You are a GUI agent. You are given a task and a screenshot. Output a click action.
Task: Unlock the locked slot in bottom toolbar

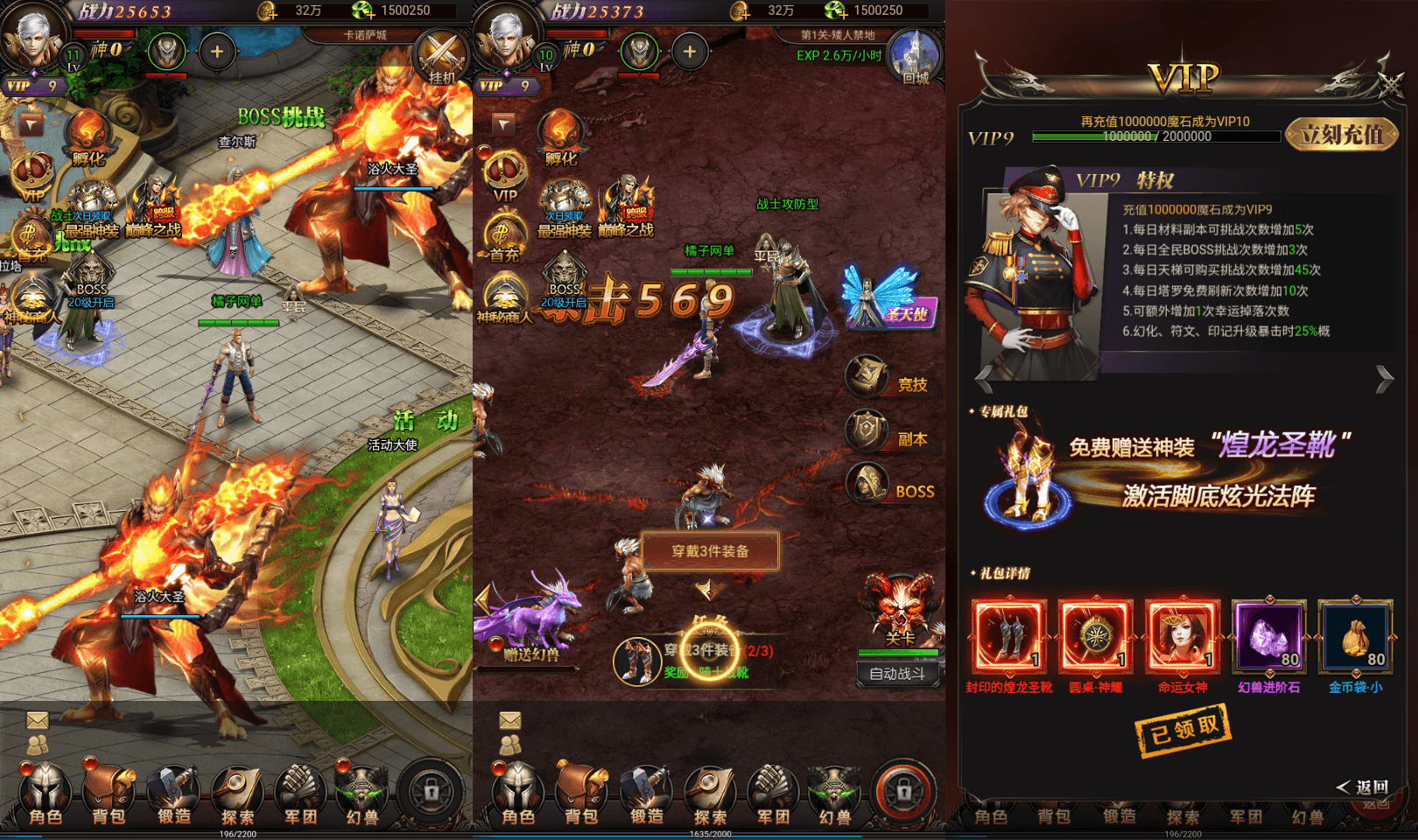point(433,790)
